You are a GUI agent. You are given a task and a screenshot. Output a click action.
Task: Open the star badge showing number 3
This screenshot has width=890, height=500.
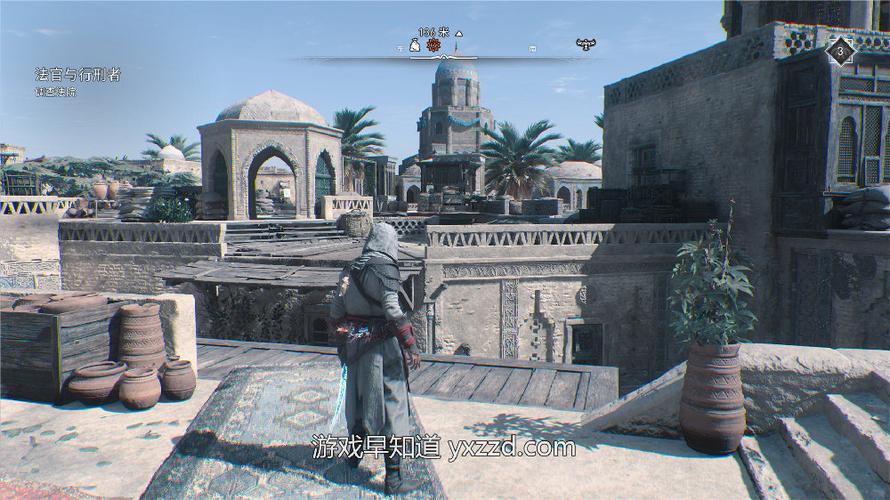[842, 51]
